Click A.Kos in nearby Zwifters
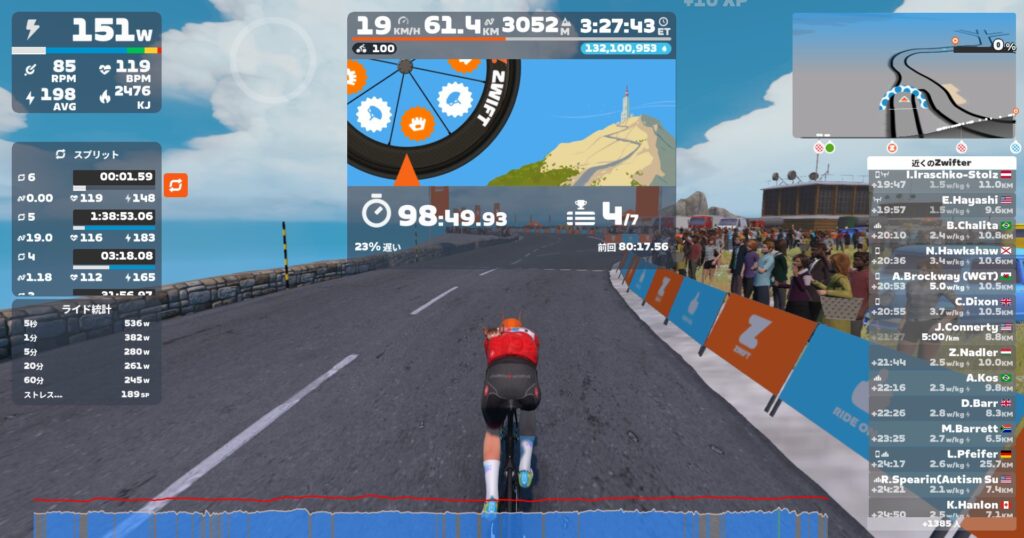The width and height of the screenshot is (1024, 538). coord(941,383)
